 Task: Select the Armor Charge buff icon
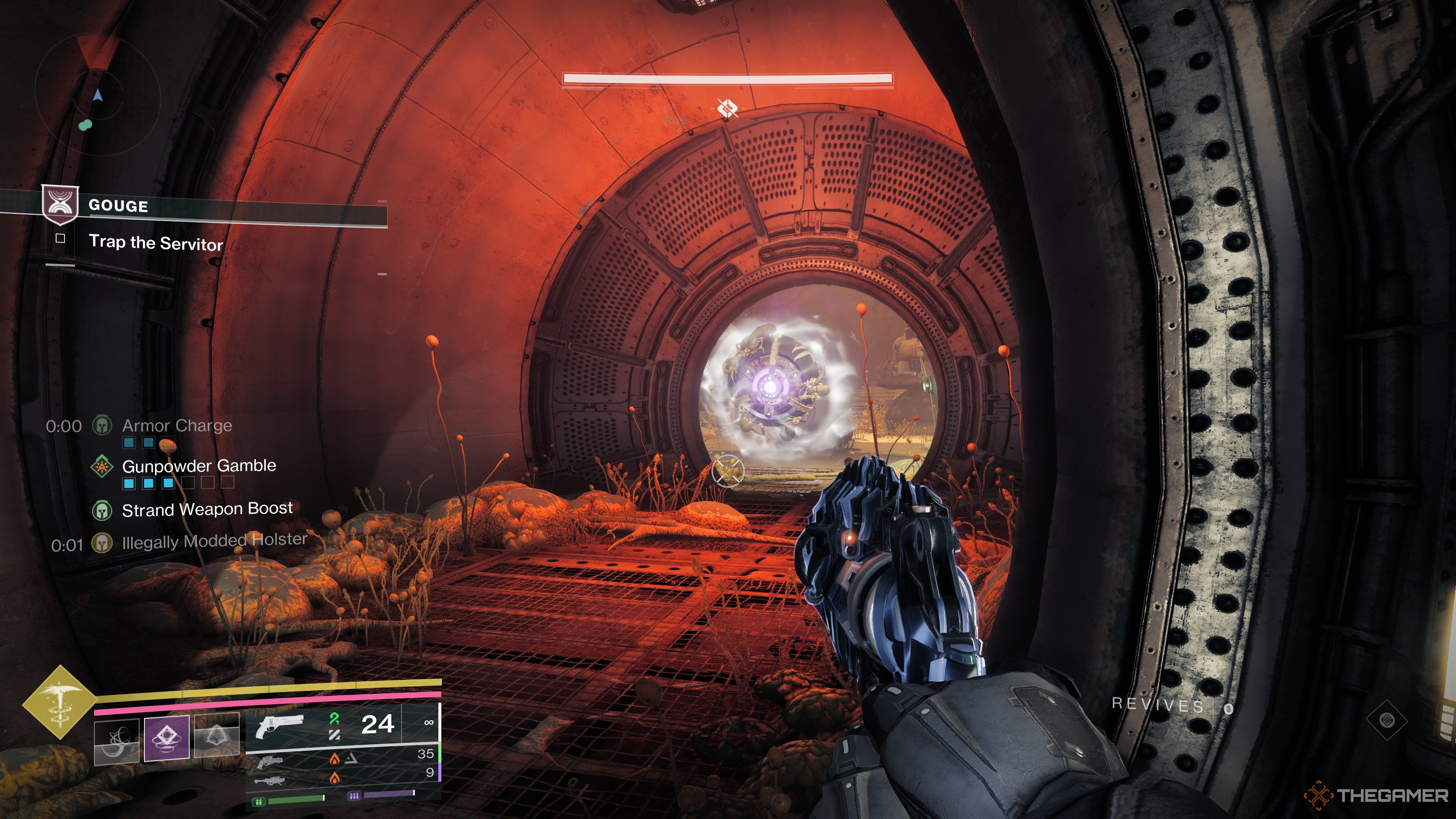(102, 425)
